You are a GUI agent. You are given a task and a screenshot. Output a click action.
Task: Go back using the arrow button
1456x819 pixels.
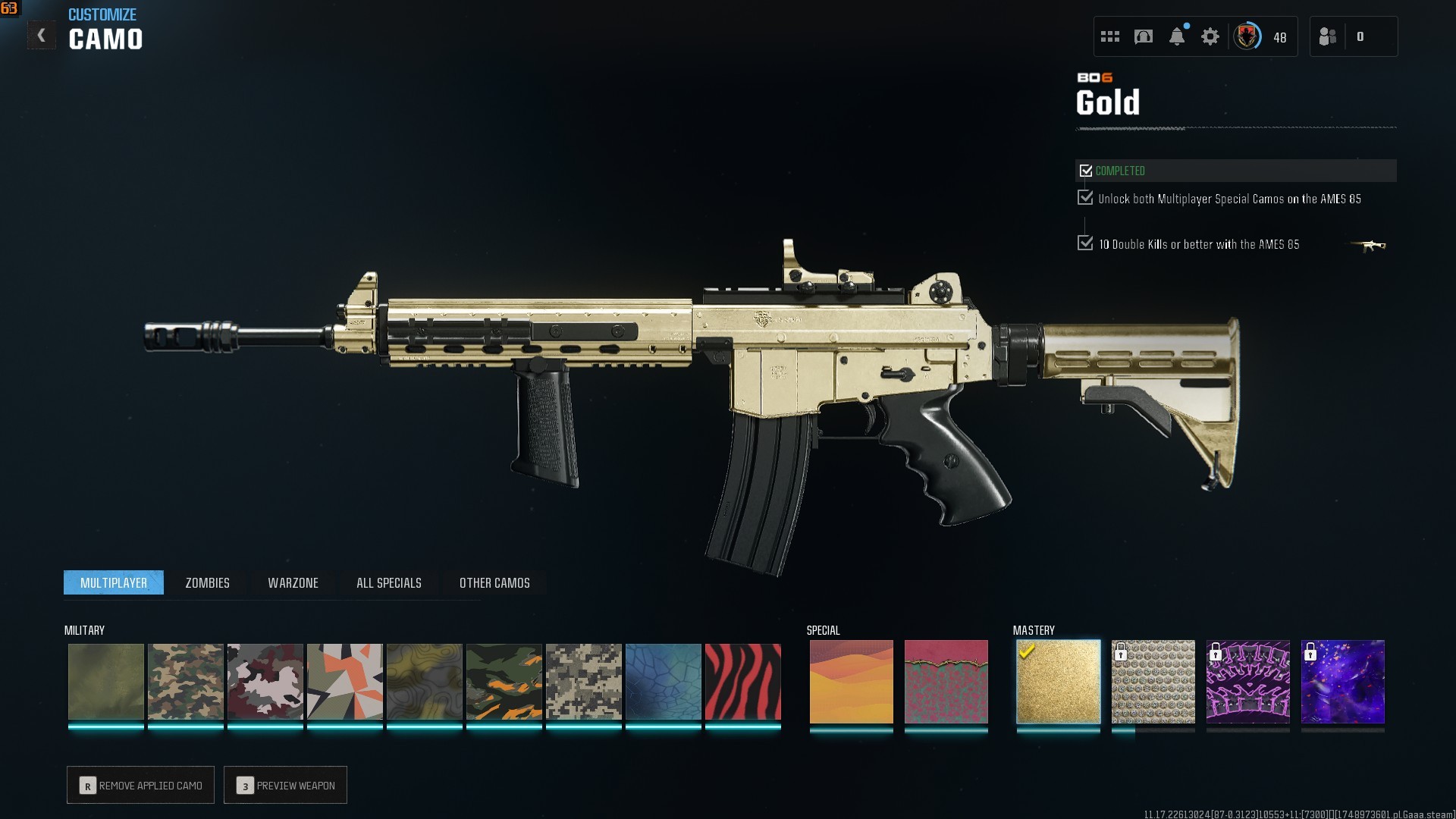42,36
